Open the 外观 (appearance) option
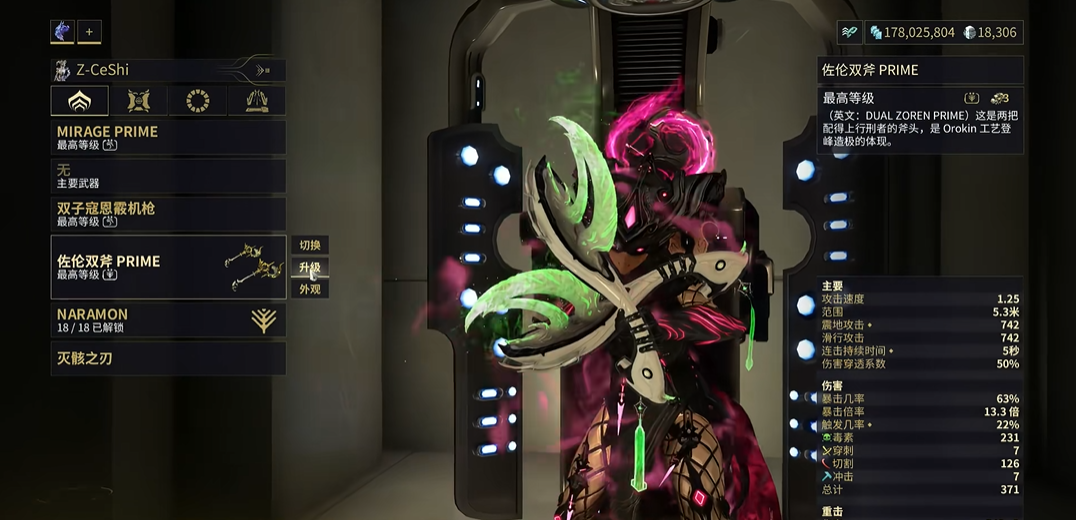 (310, 289)
